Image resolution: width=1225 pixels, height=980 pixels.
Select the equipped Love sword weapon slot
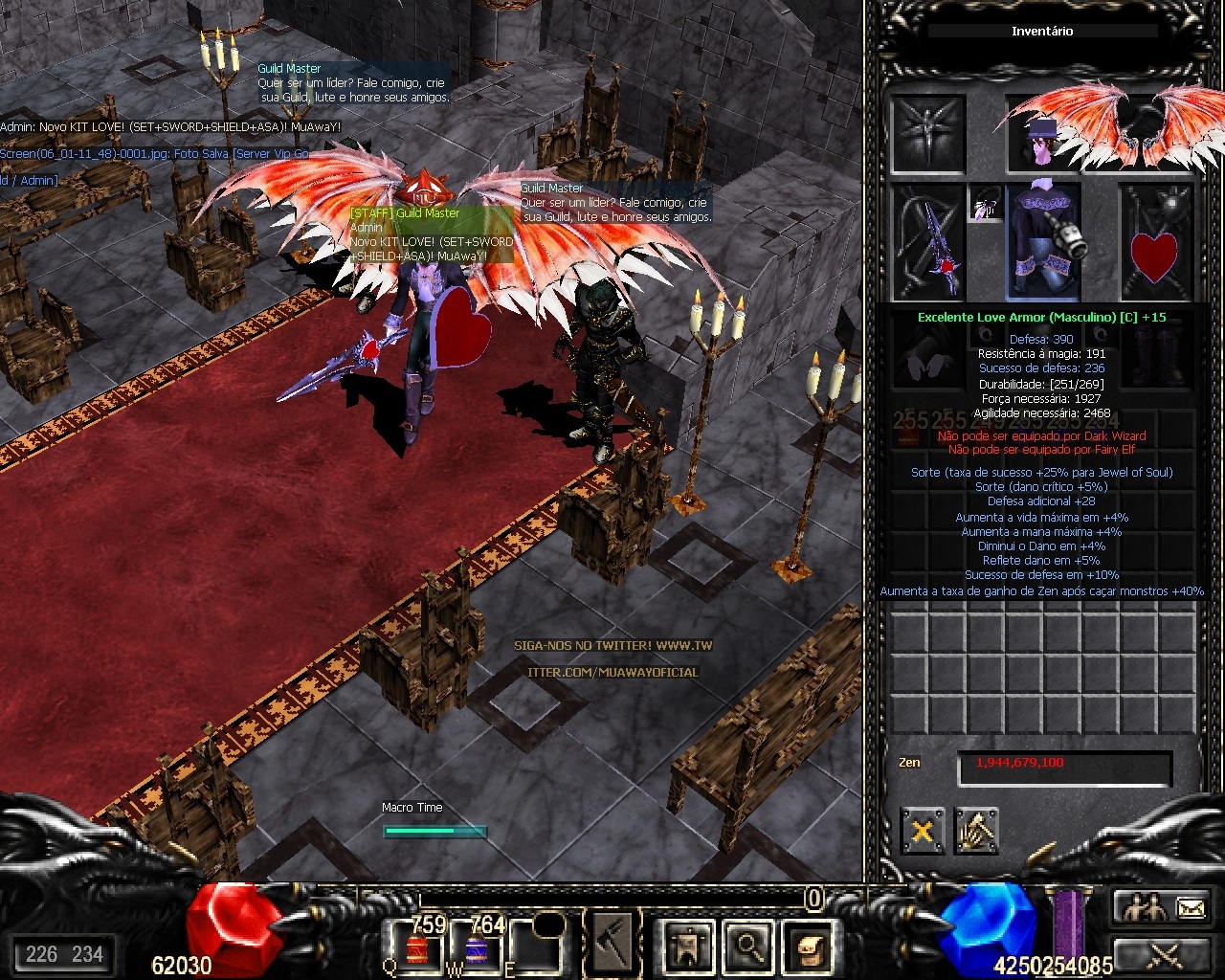click(928, 241)
